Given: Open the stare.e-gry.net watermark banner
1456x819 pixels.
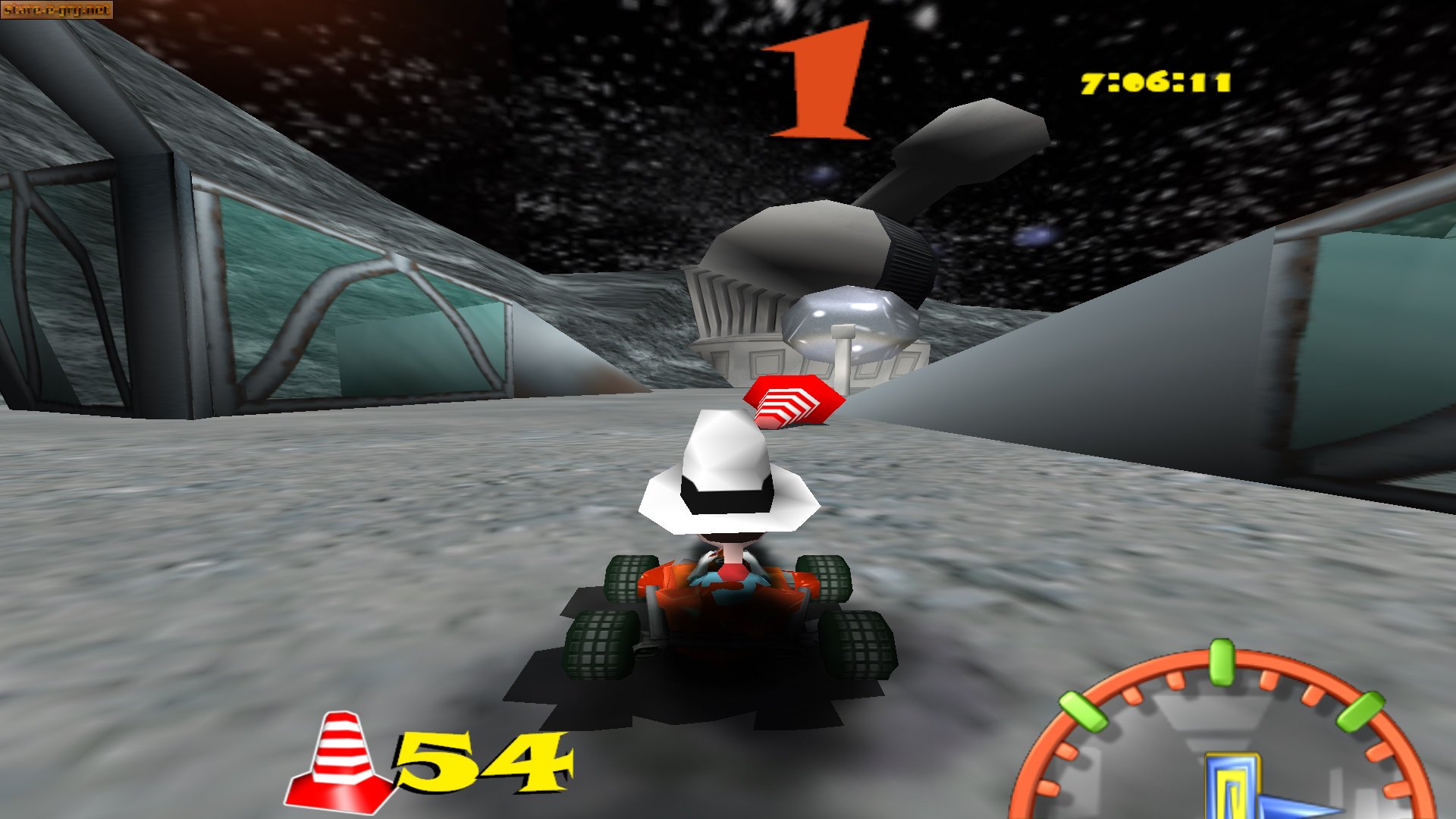Looking at the screenshot, I should [57, 11].
